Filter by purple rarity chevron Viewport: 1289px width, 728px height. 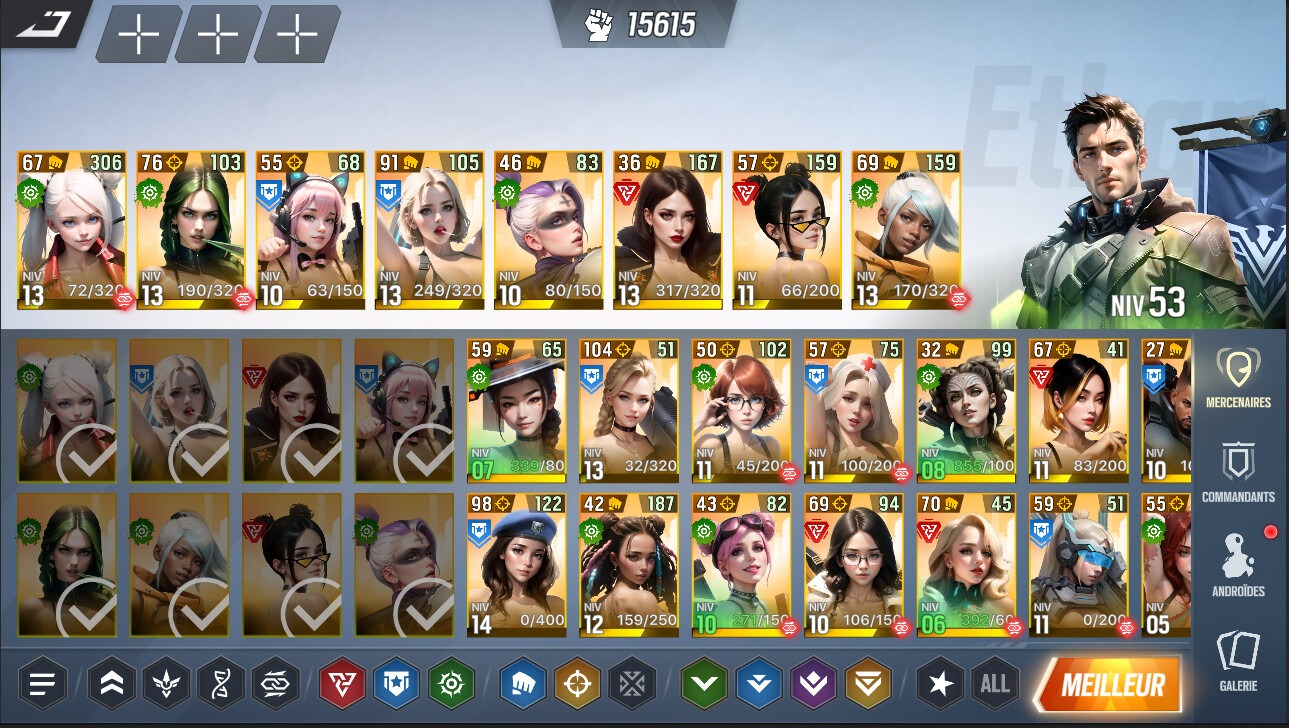[x=813, y=684]
